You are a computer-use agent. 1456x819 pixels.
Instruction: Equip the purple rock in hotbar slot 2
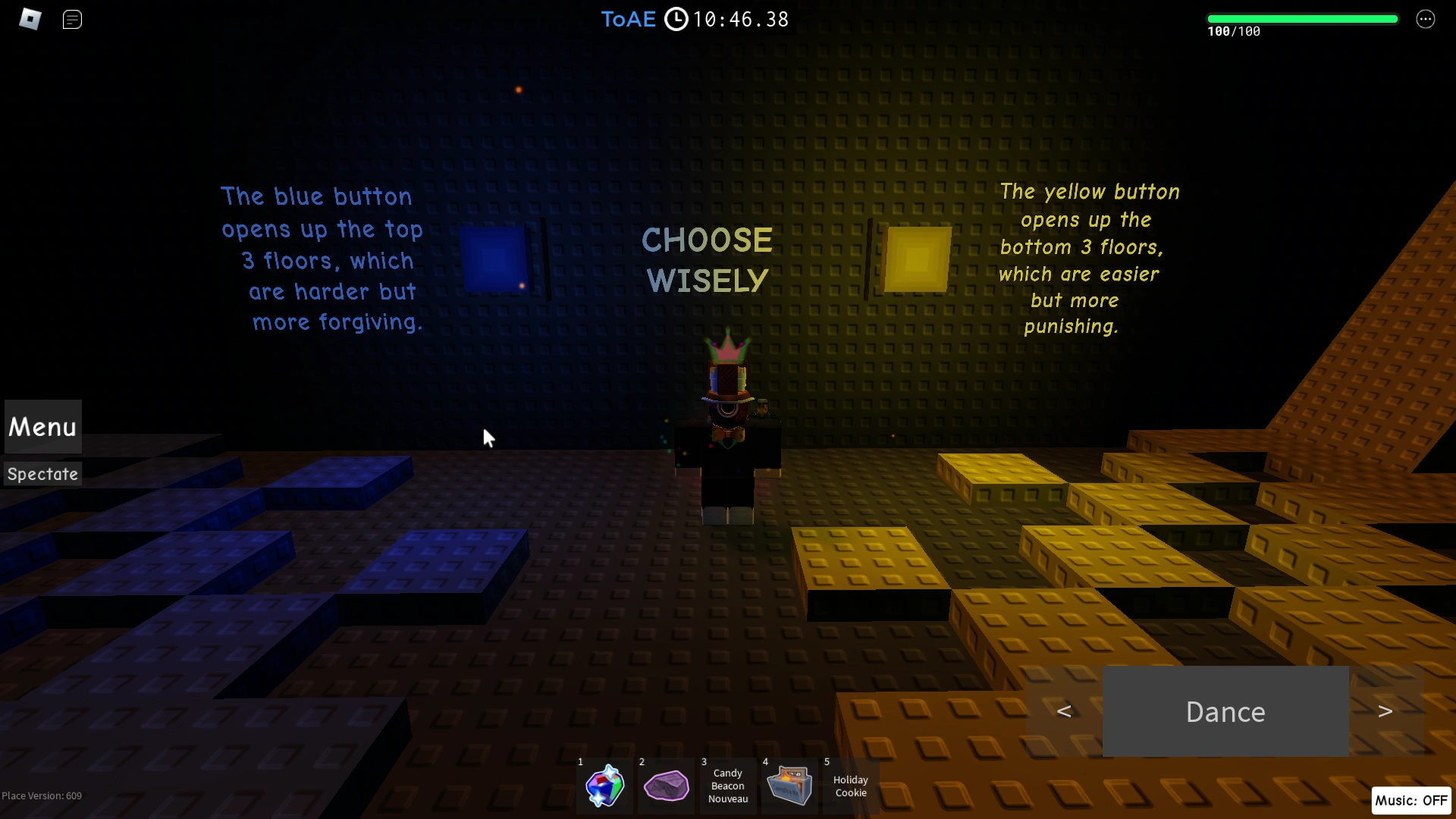[x=666, y=786]
